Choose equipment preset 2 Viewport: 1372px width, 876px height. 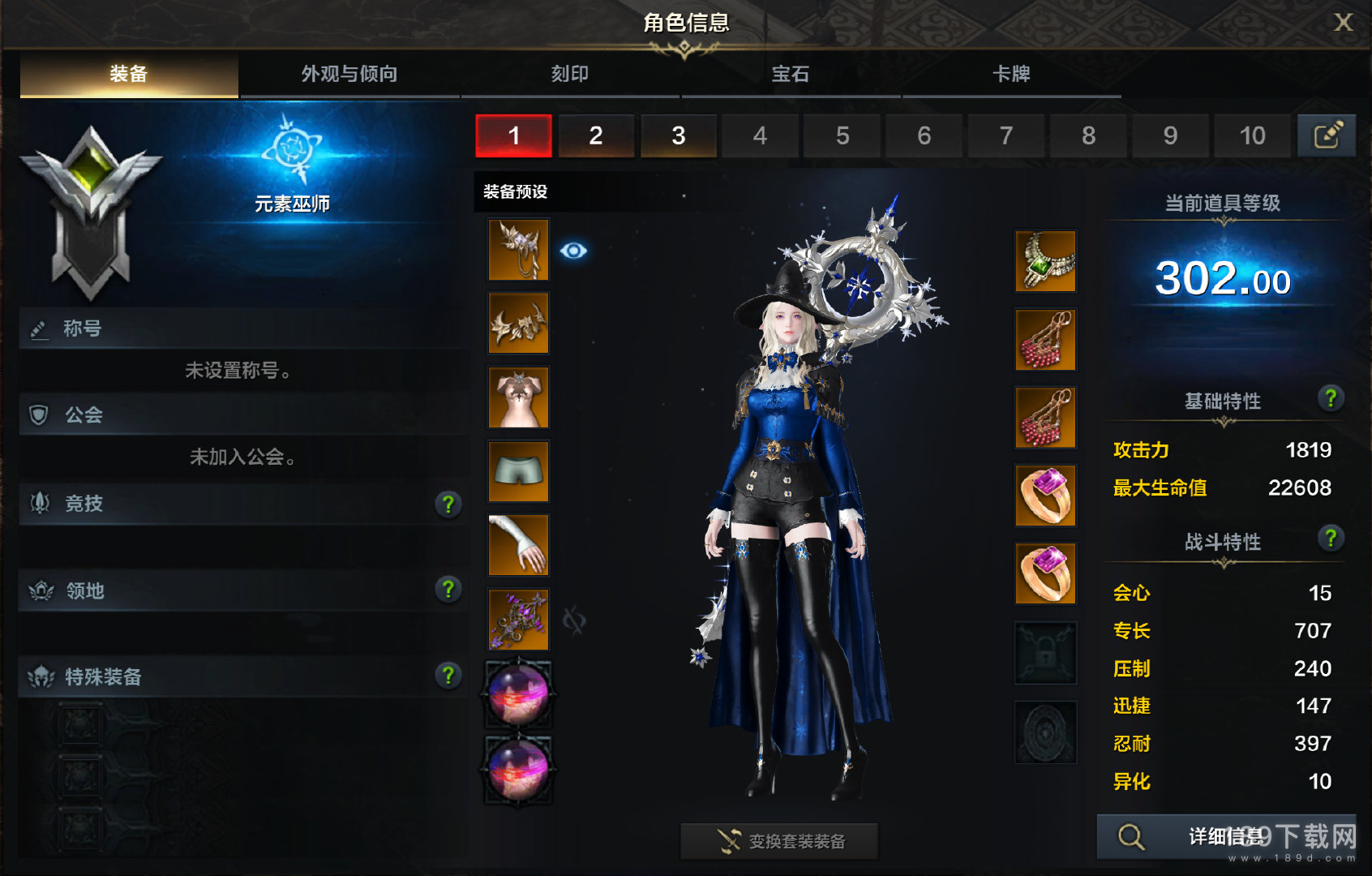point(596,135)
